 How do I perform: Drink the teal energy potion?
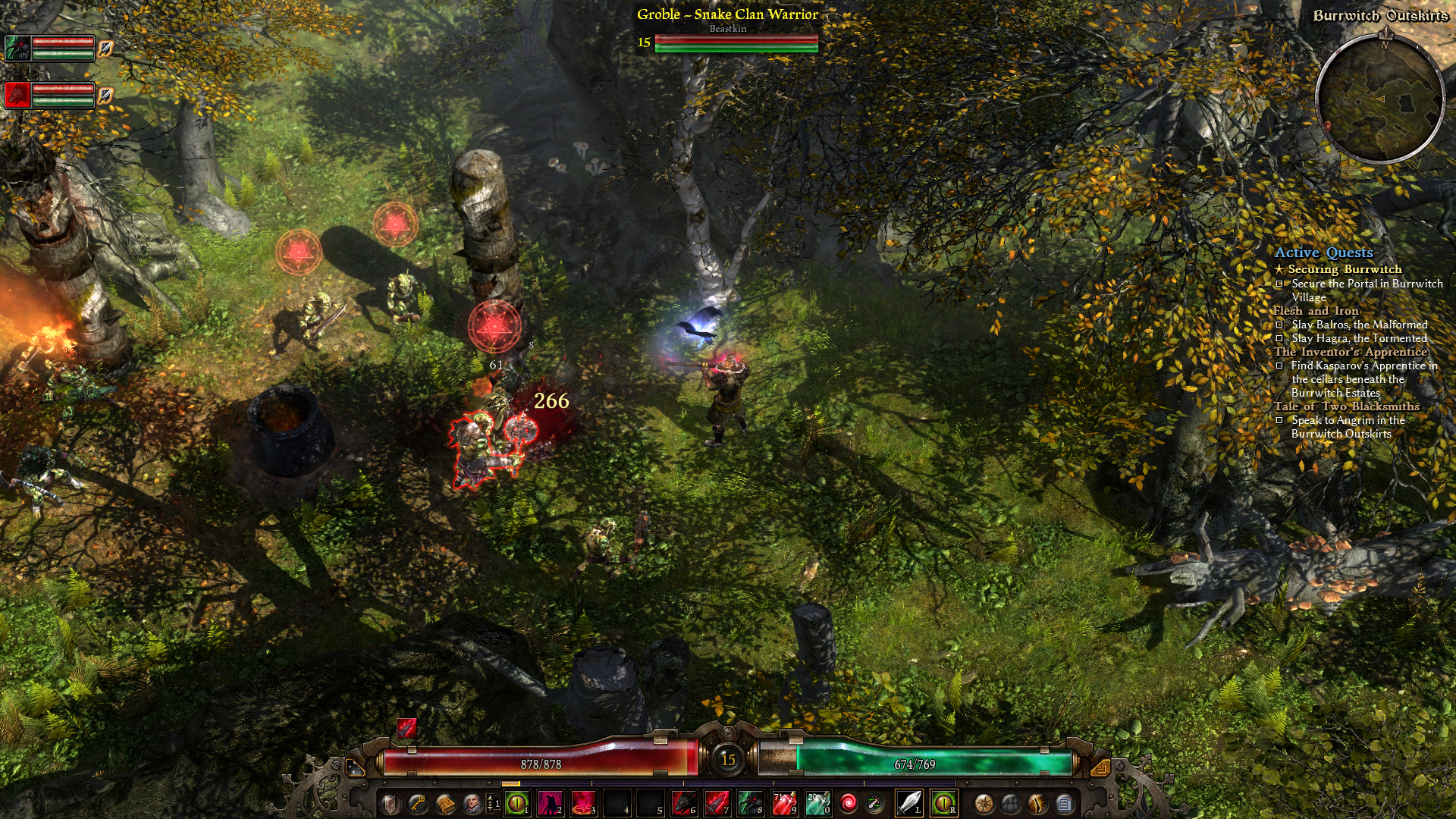[x=817, y=803]
